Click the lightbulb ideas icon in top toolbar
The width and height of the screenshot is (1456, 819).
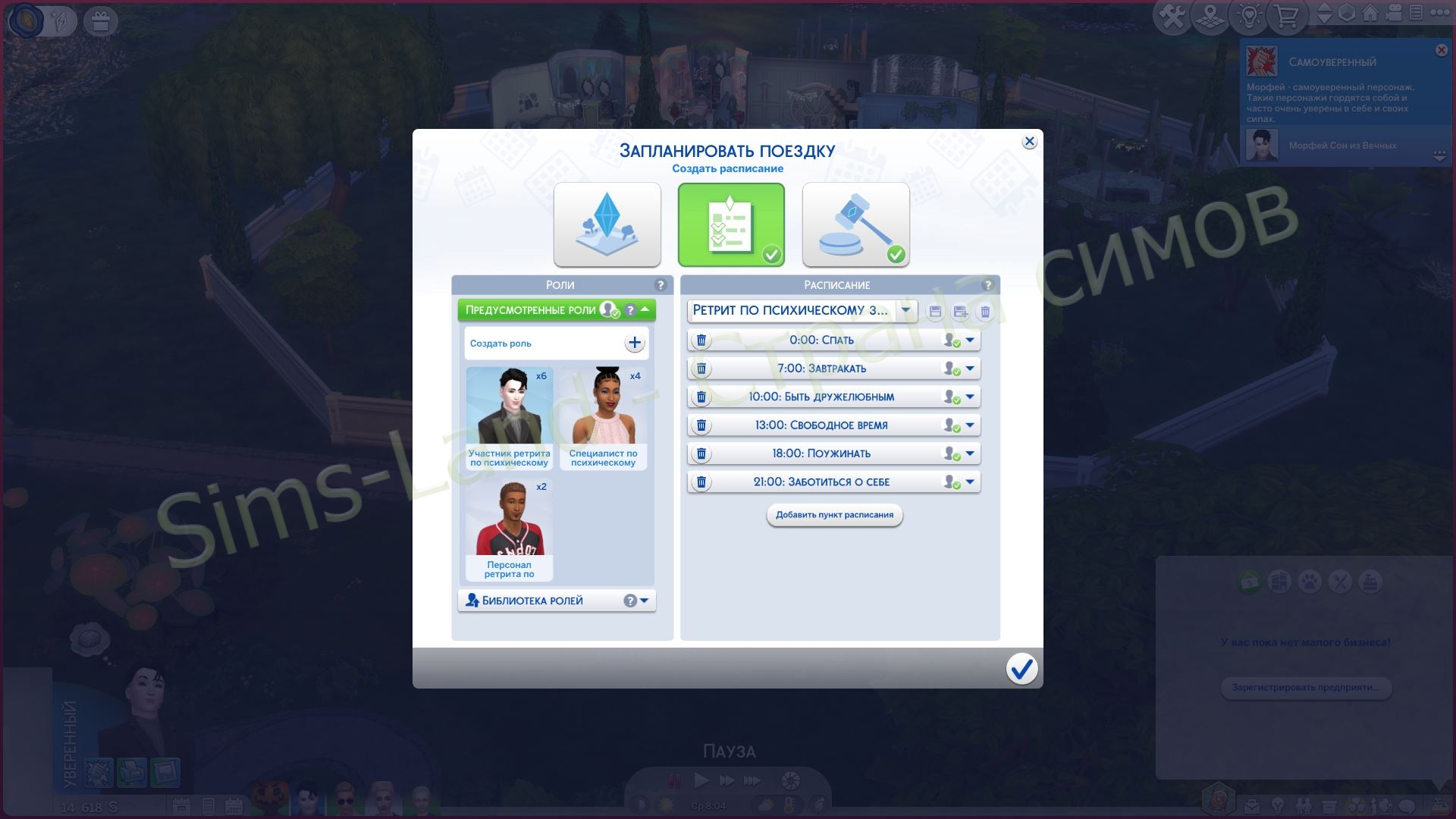tap(1248, 15)
